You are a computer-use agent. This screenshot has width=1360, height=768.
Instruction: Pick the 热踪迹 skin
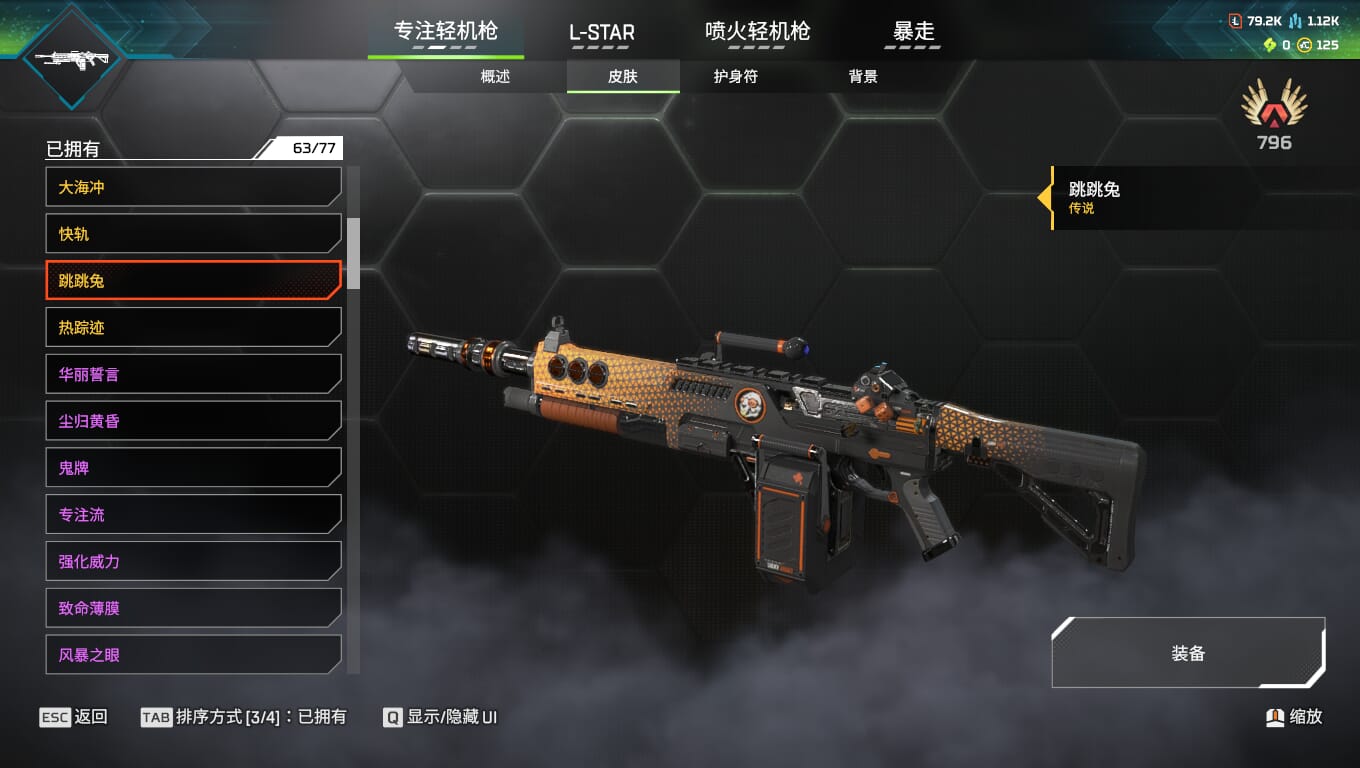pyautogui.click(x=193, y=327)
